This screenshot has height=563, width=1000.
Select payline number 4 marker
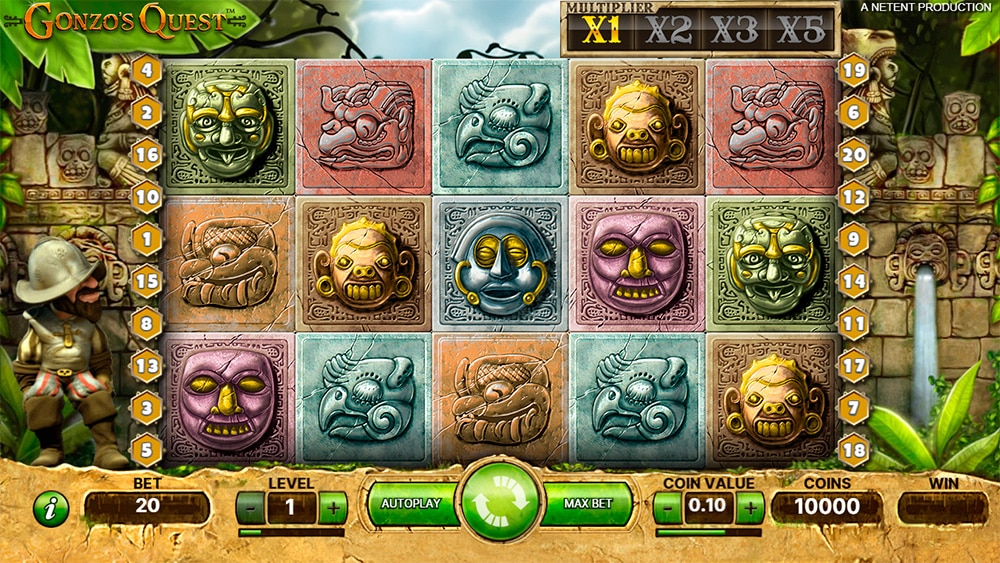pyautogui.click(x=147, y=70)
